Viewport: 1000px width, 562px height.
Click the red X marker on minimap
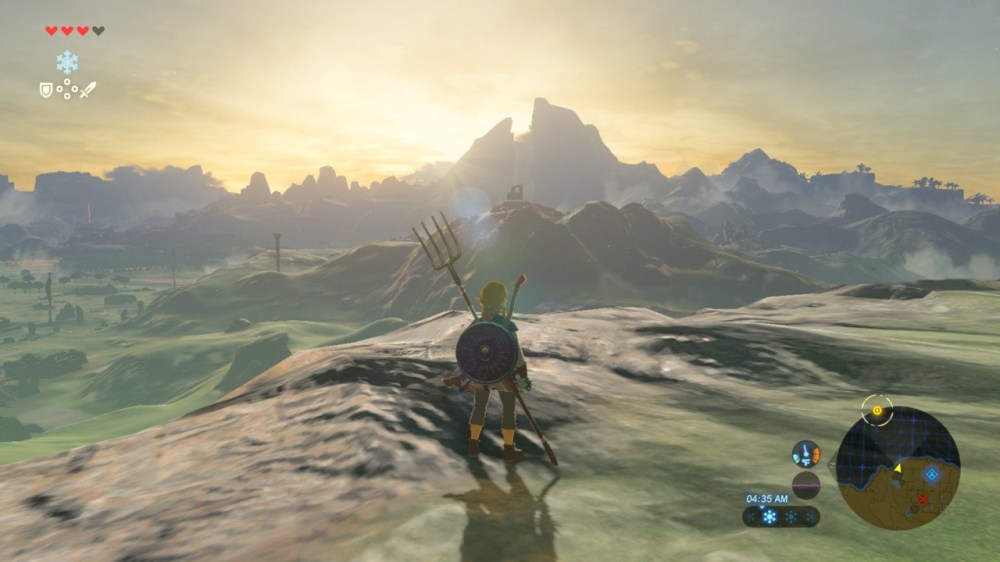[x=922, y=498]
